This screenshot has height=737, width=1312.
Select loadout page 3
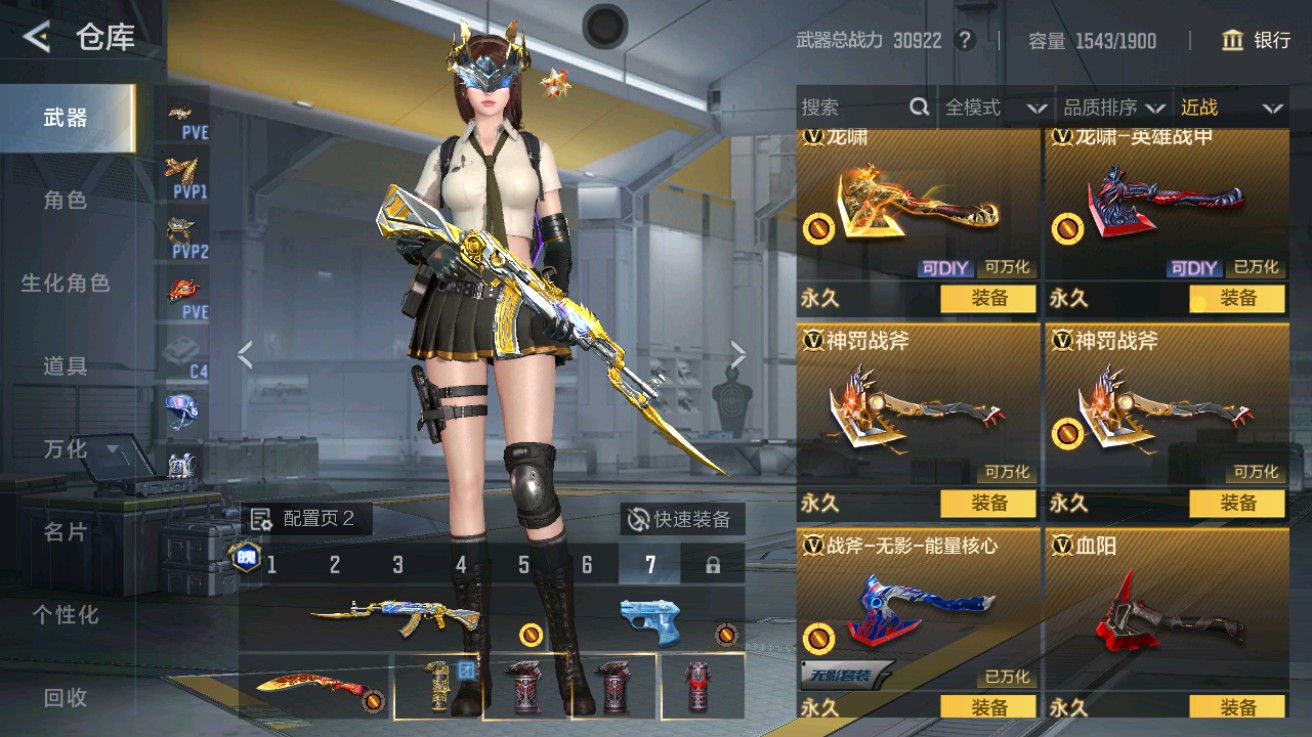399,565
